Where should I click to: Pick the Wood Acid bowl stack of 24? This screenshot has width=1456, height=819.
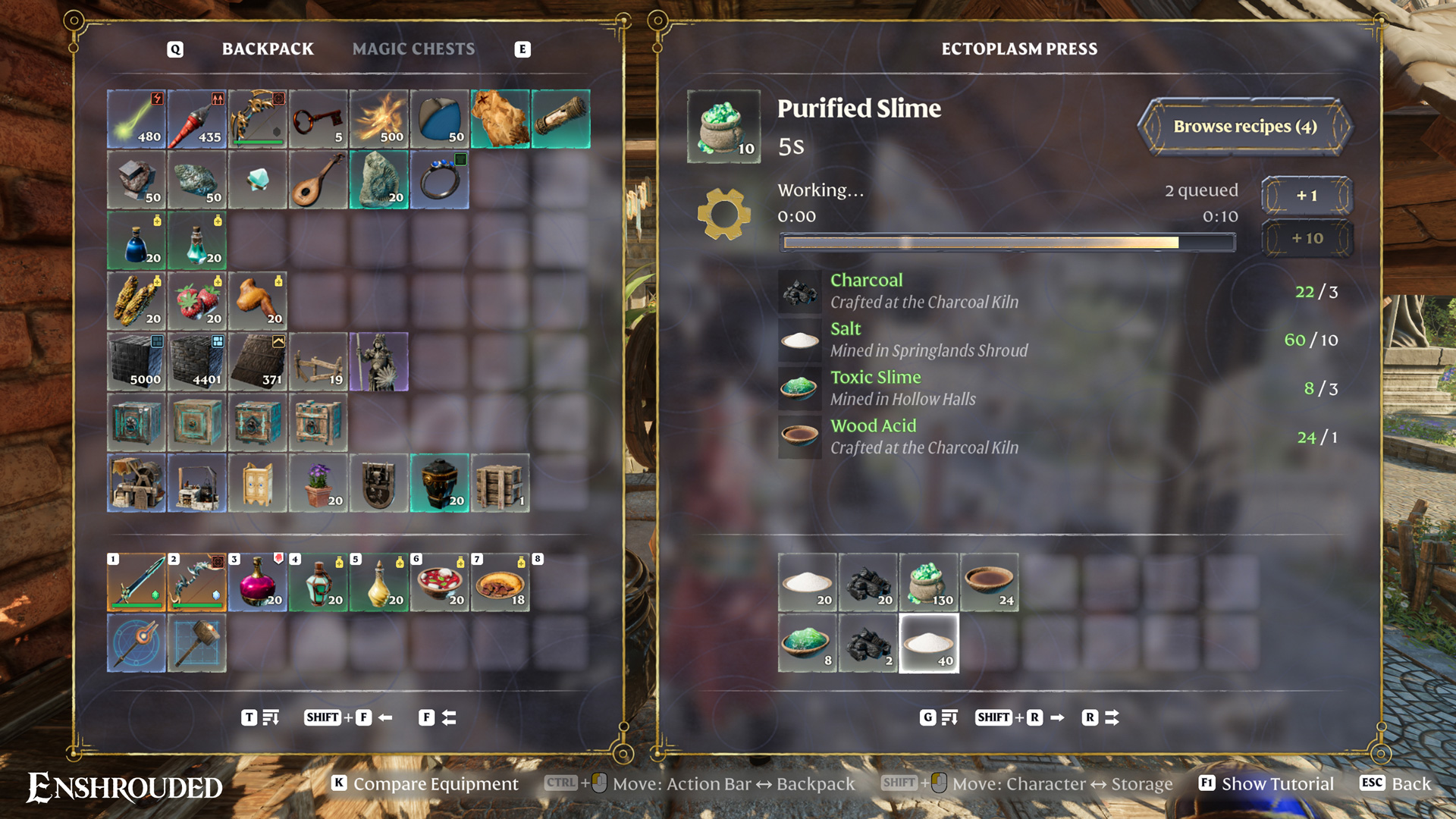[x=990, y=582]
